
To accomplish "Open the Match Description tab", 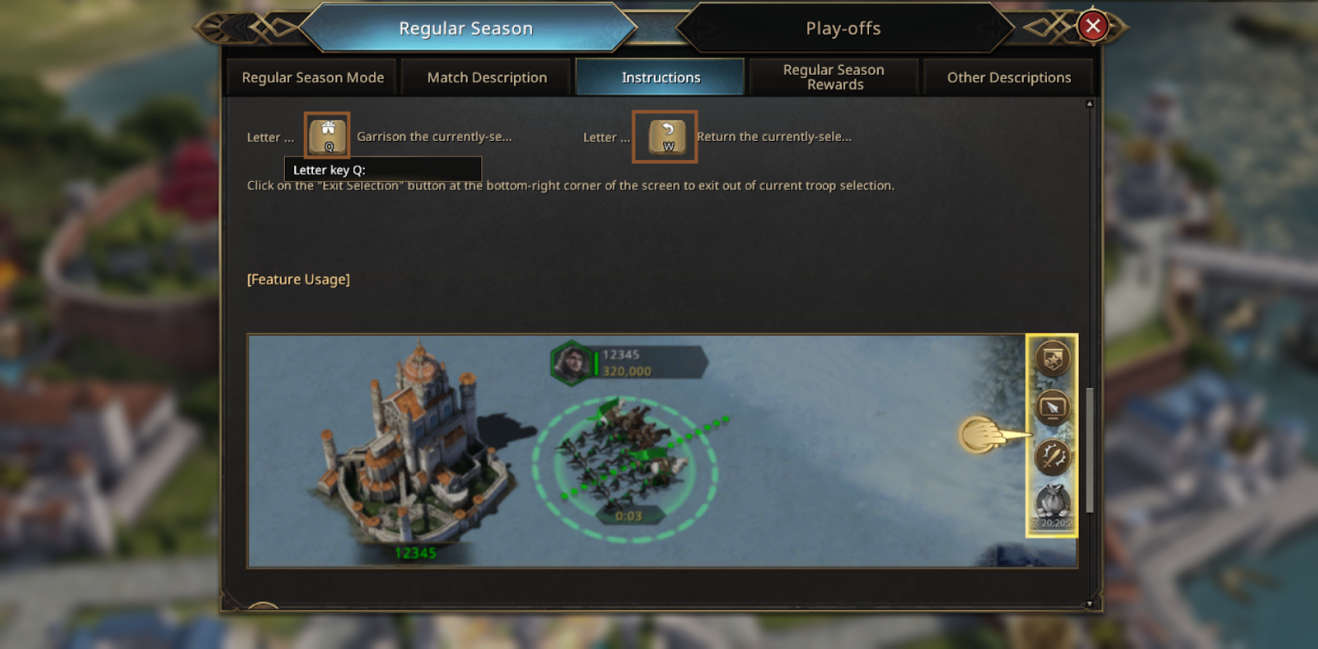I will click(x=487, y=77).
